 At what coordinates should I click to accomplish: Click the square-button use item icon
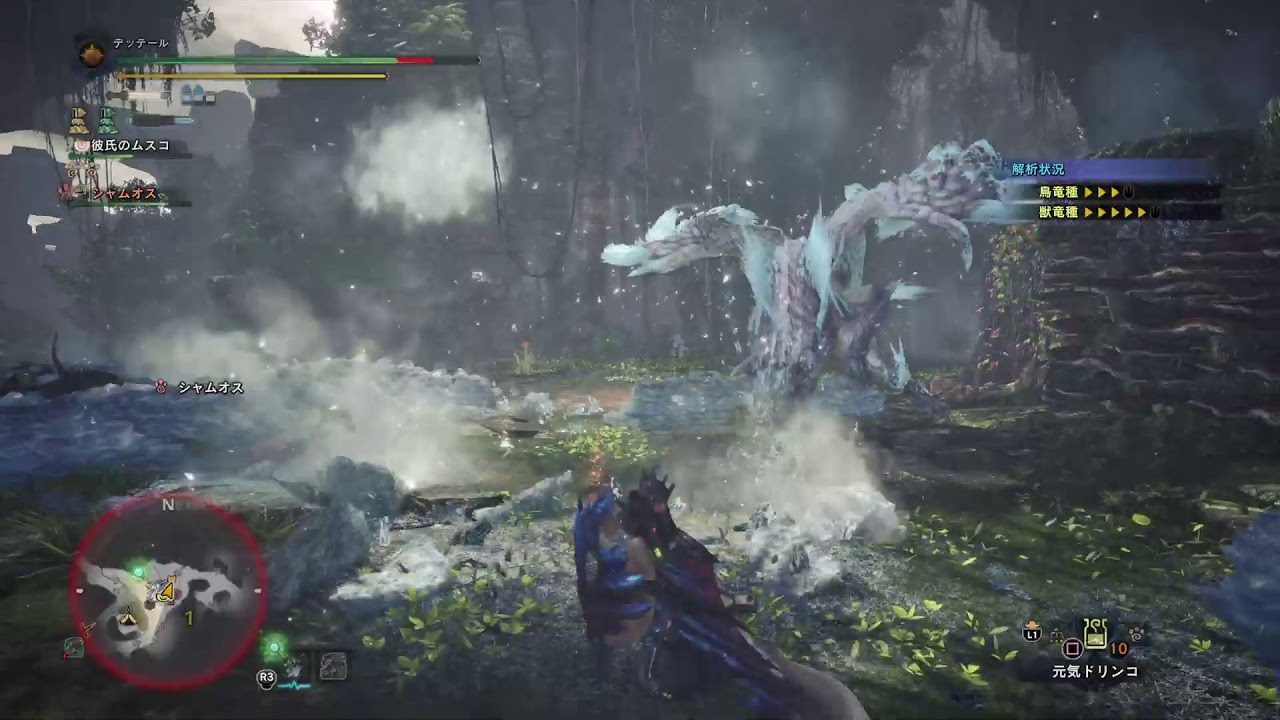(x=1073, y=648)
